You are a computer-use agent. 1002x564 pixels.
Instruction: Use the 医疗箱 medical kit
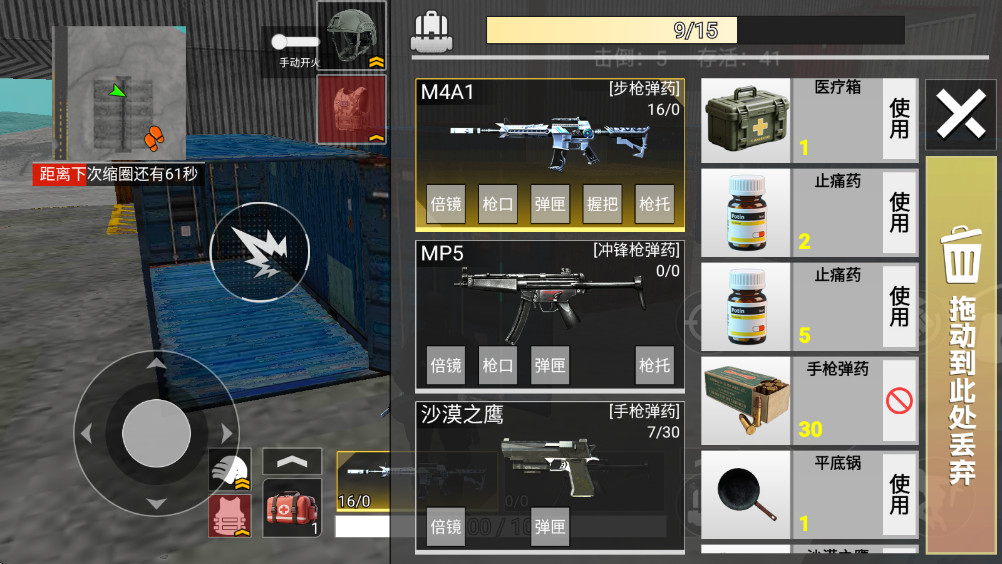[x=900, y=119]
